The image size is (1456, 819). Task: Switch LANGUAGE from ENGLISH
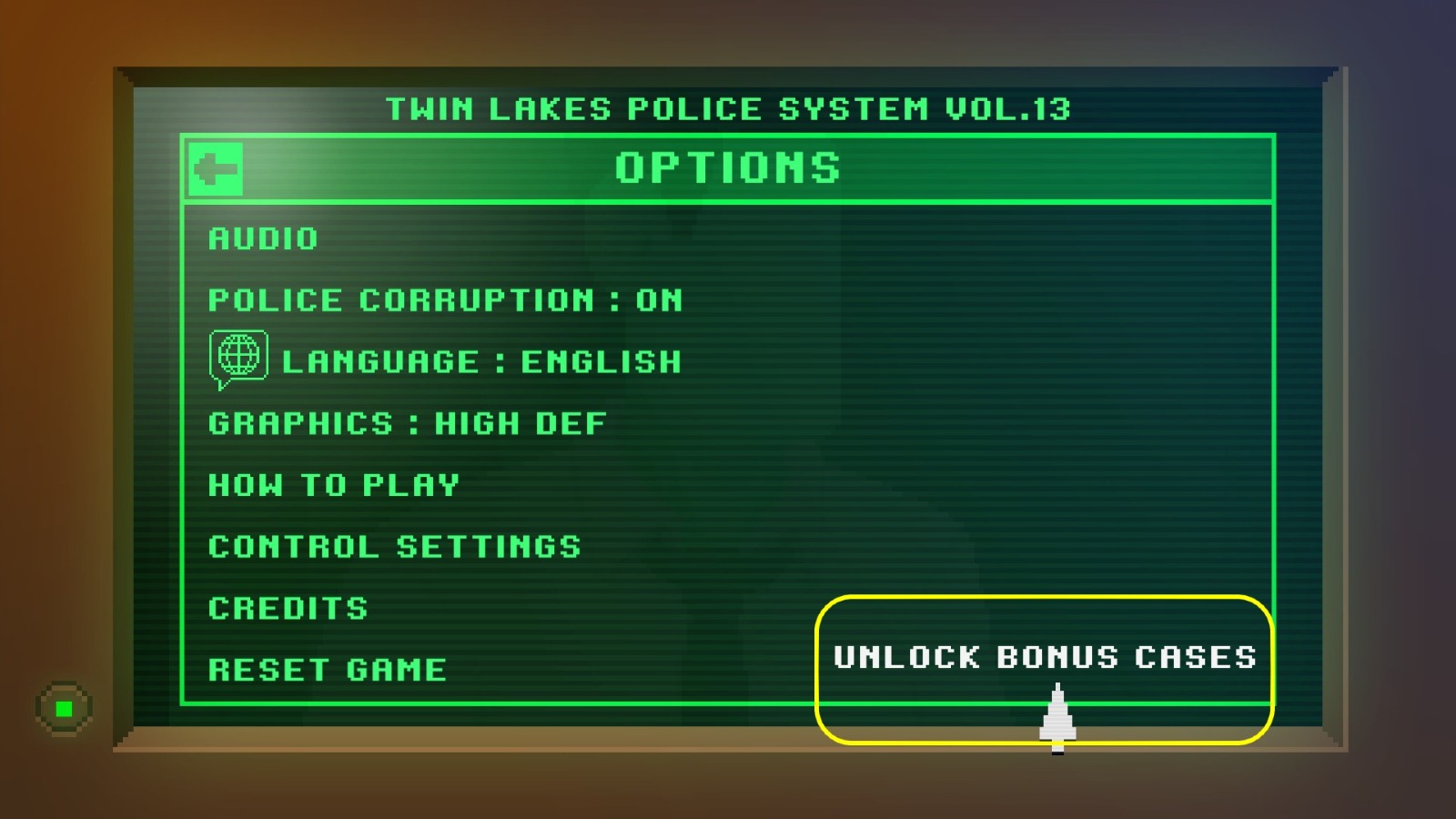(x=482, y=361)
